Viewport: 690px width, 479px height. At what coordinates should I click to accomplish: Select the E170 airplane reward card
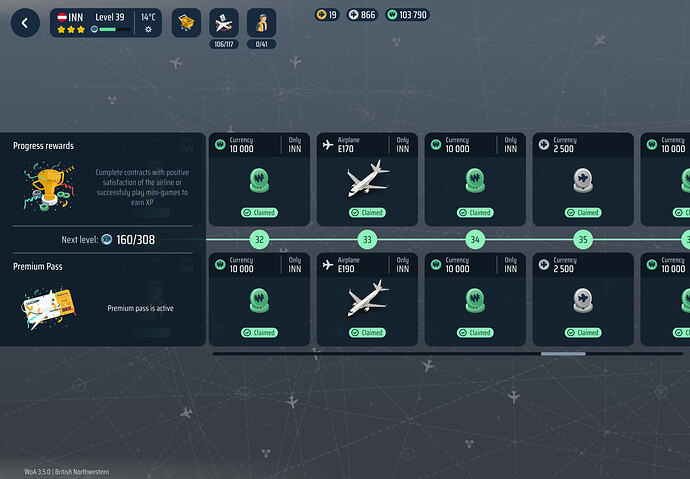click(366, 179)
